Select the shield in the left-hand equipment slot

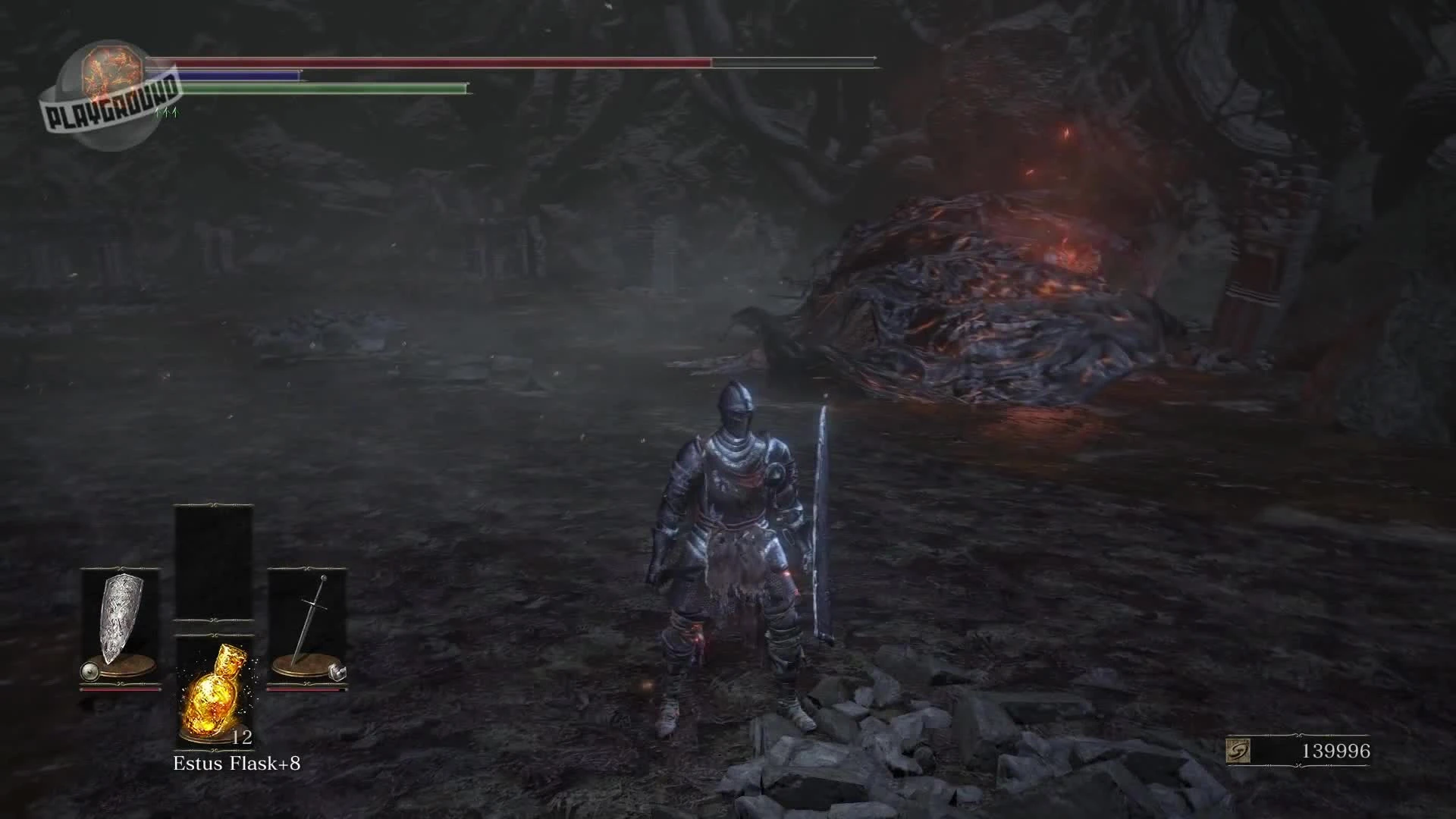121,614
